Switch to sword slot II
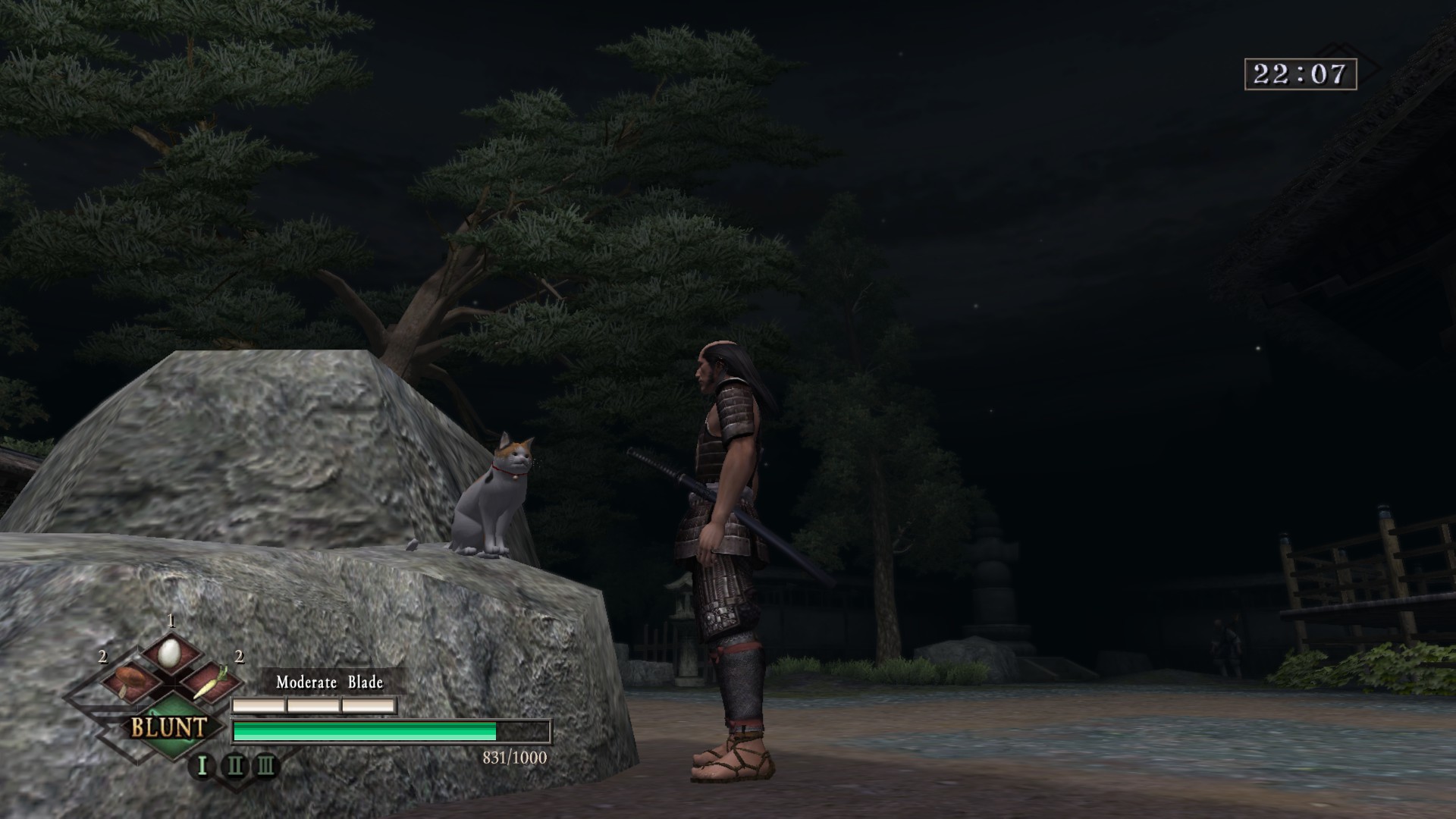1456x819 pixels. (234, 765)
